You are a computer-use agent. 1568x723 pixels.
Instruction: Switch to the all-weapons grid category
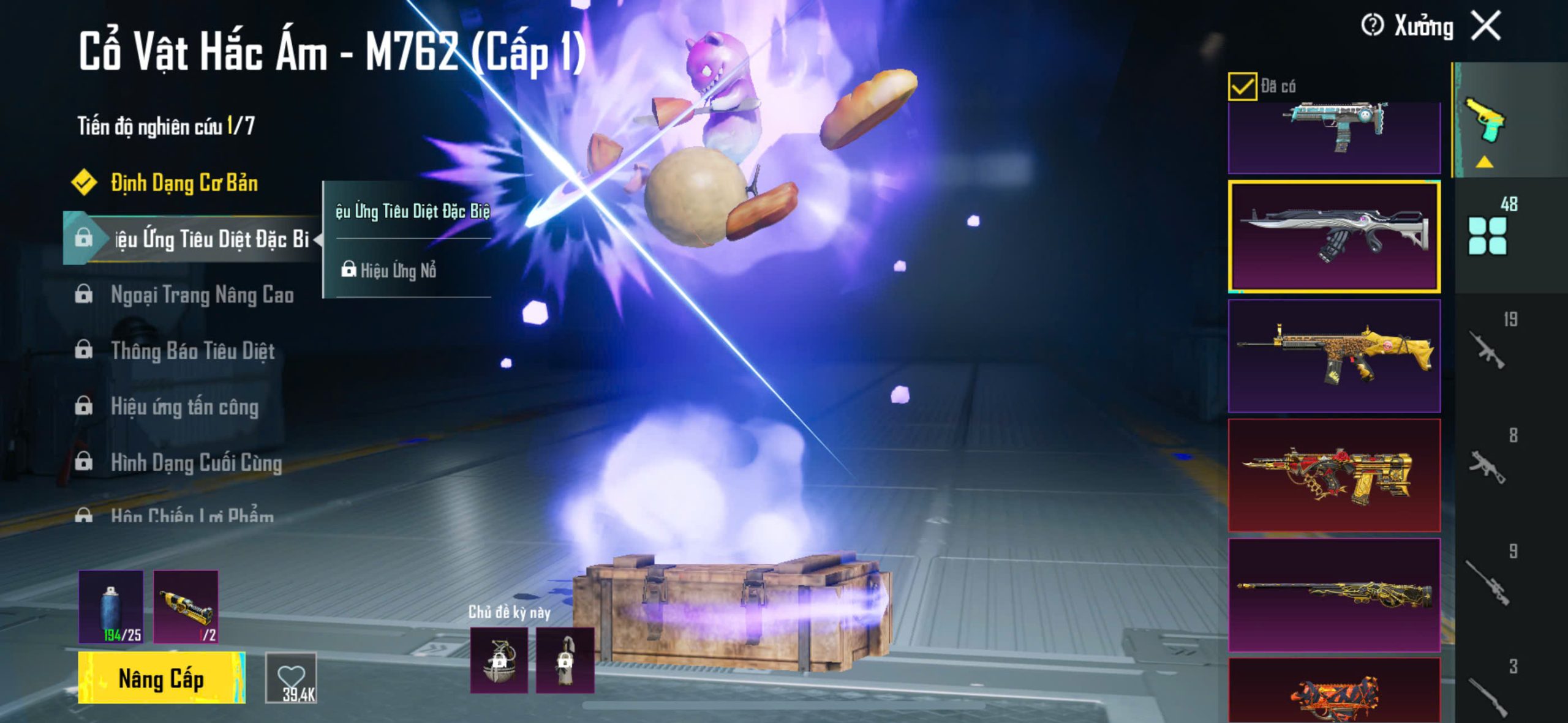point(1488,235)
